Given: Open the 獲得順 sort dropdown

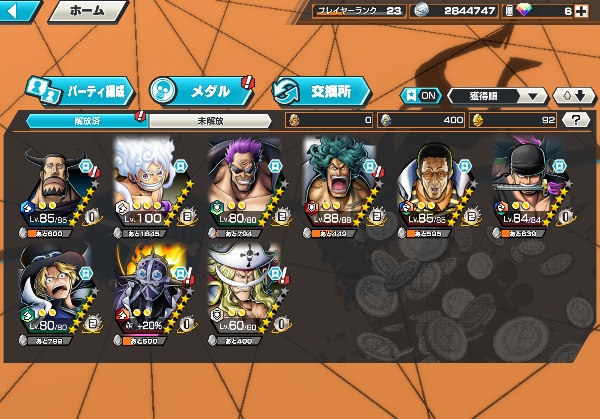Looking at the screenshot, I should [497, 96].
